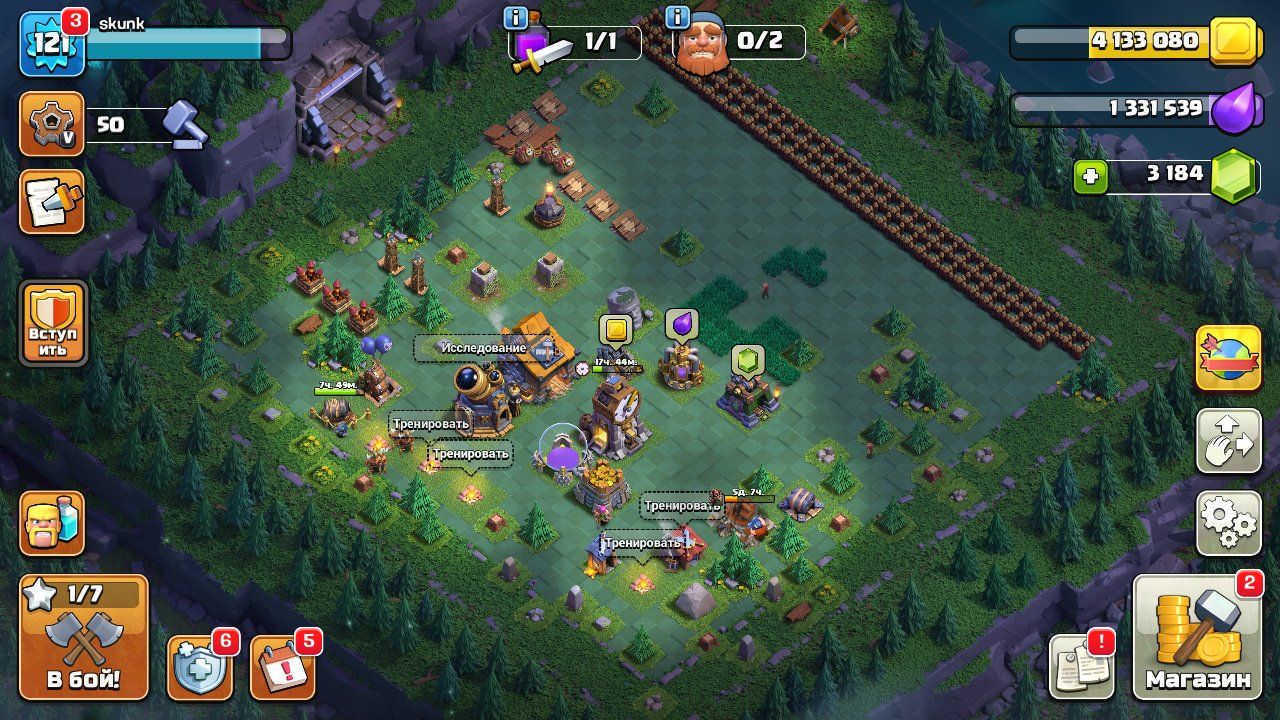
Task: Tap the Вступить clan shield button
Action: point(53,324)
